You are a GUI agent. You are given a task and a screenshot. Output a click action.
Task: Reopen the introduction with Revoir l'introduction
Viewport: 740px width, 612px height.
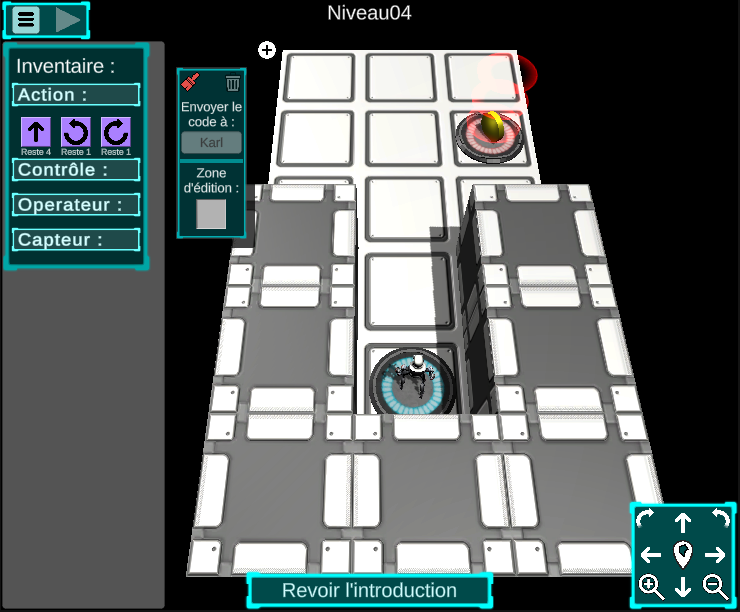point(369,590)
